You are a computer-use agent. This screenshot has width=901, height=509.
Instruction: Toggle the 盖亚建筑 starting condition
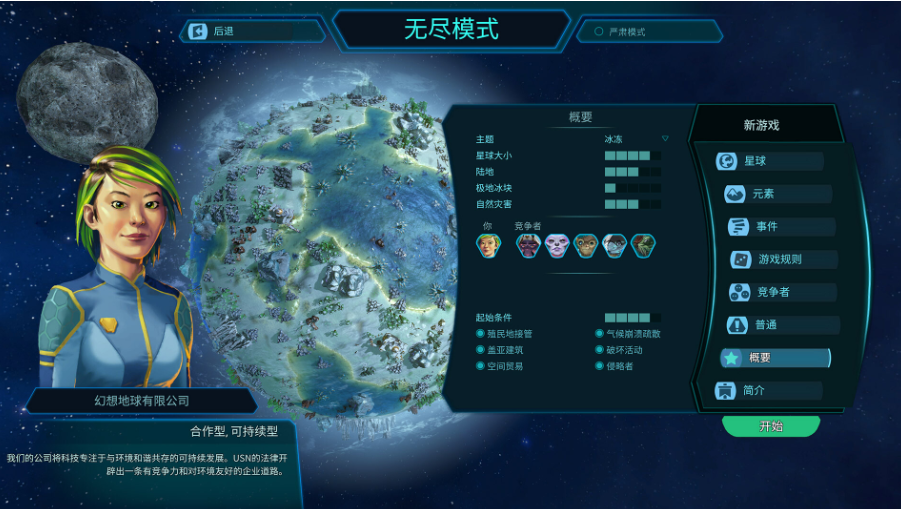[481, 350]
